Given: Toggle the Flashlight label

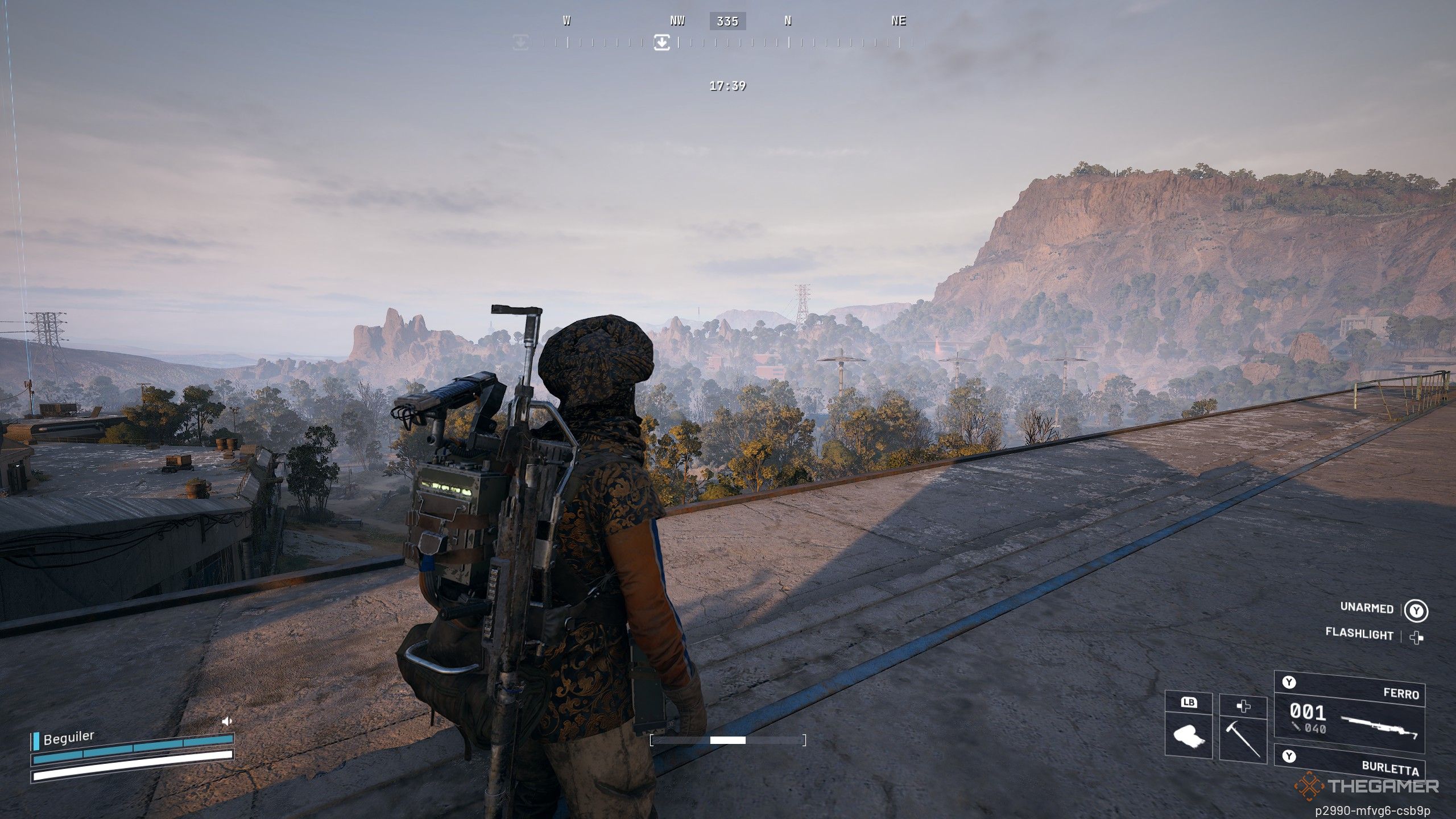Looking at the screenshot, I should click(x=1359, y=634).
